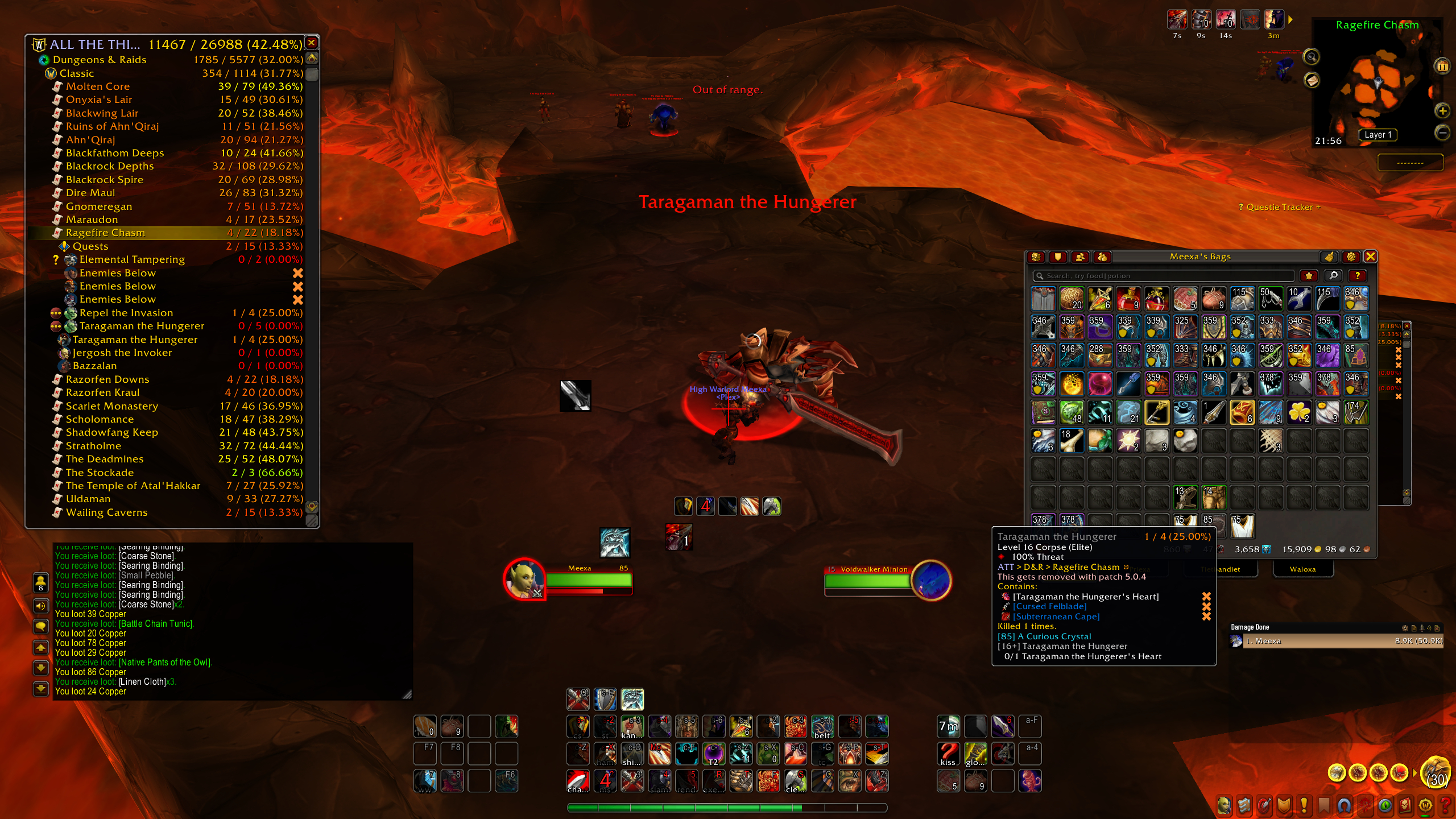1456x819 pixels.
Task: Close Meexa's Bags window
Action: click(x=1370, y=257)
